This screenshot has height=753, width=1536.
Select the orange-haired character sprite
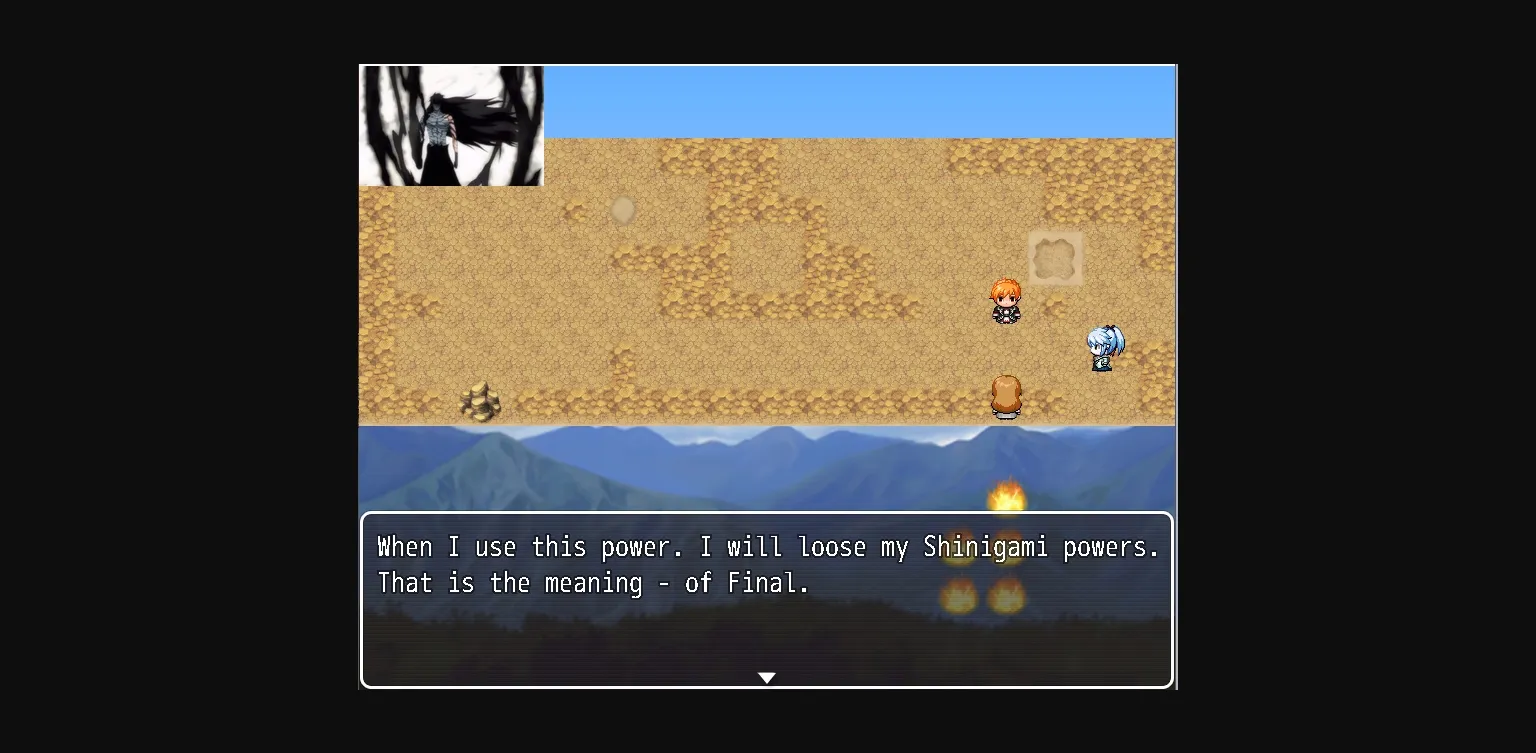pos(1007,300)
